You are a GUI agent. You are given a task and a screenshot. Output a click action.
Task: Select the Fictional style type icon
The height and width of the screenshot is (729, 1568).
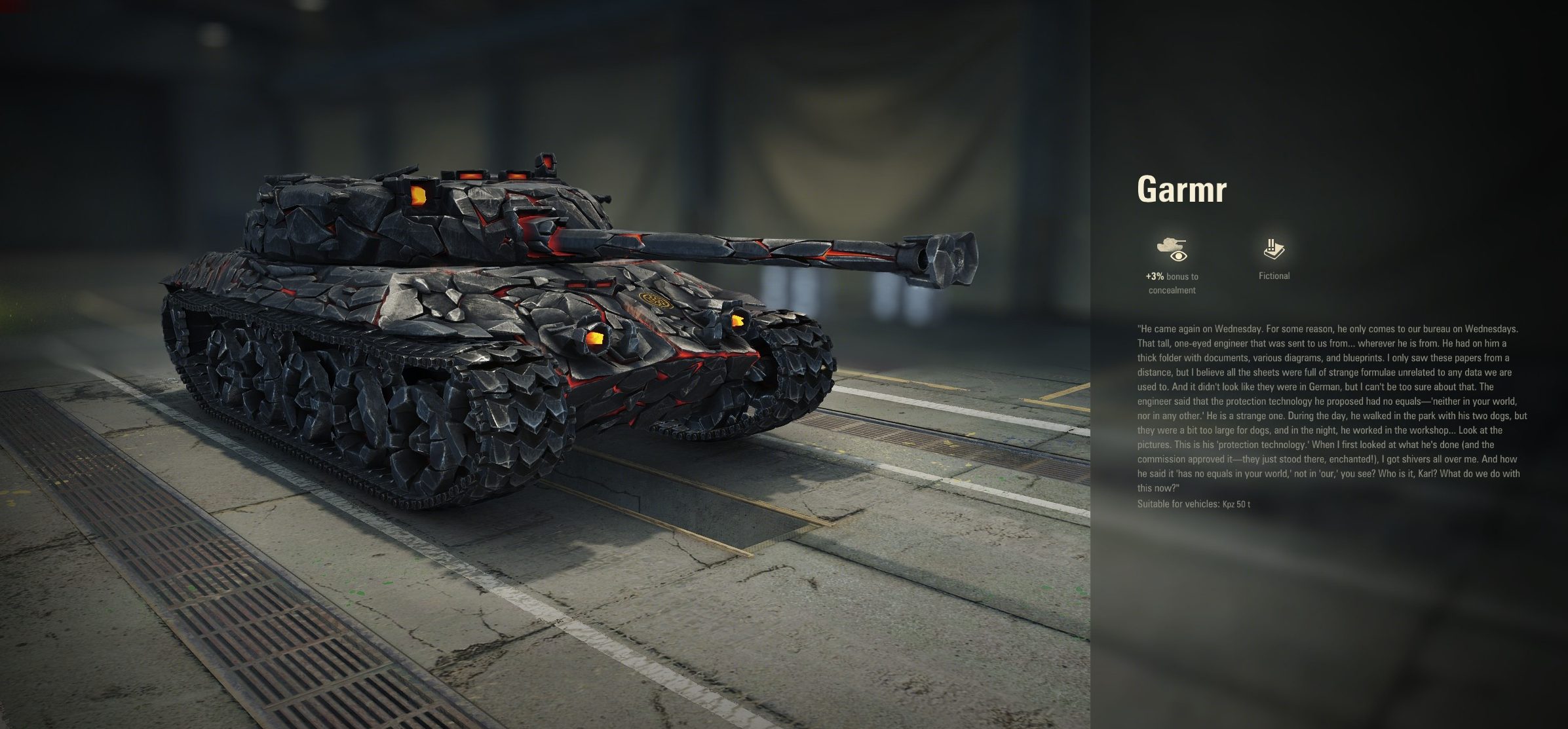point(1274,249)
